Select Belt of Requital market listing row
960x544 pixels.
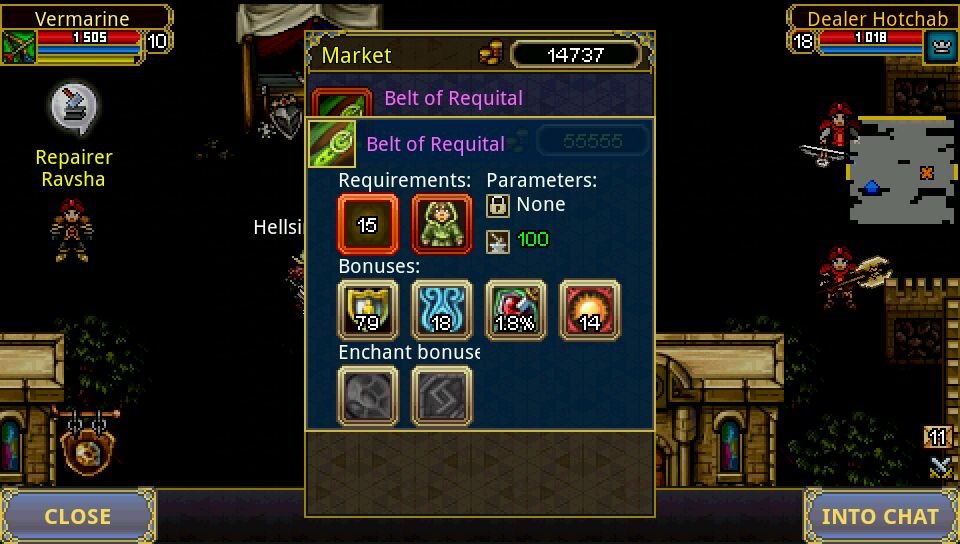click(x=480, y=98)
